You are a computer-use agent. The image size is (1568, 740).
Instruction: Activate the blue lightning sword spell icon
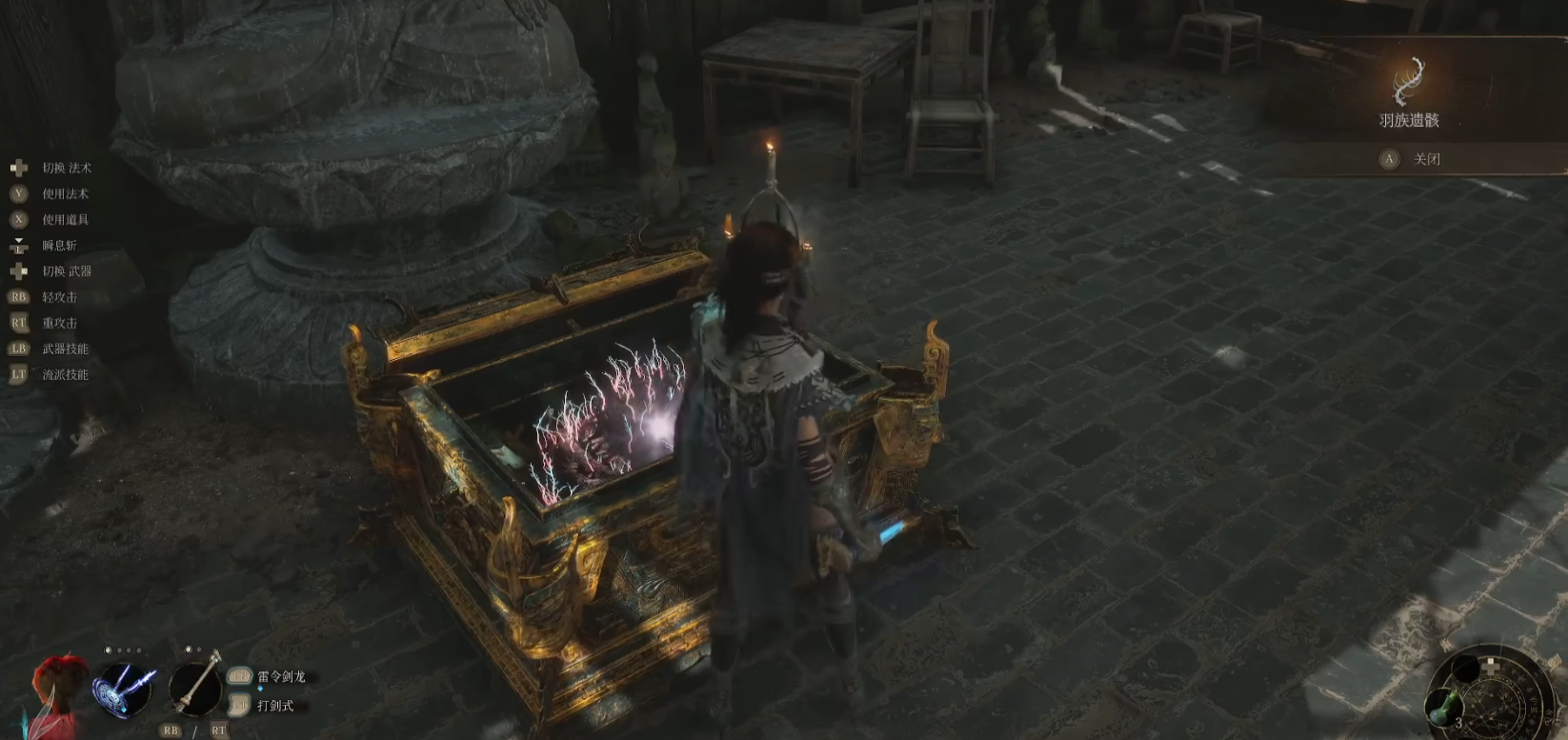(124, 687)
